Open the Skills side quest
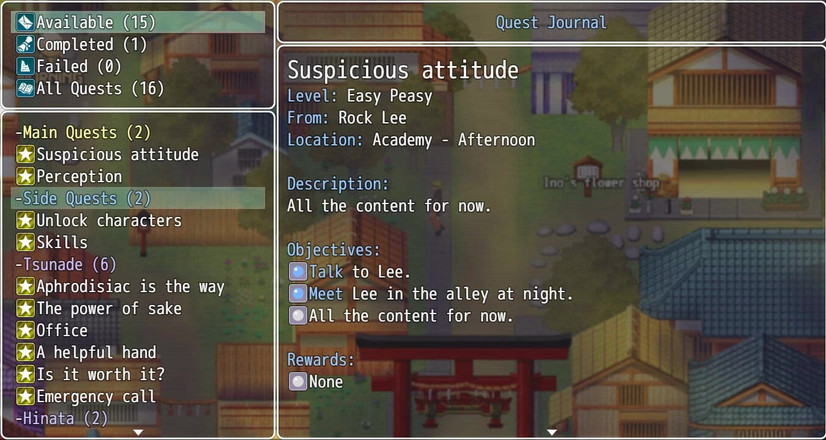The image size is (826, 440). coord(62,242)
